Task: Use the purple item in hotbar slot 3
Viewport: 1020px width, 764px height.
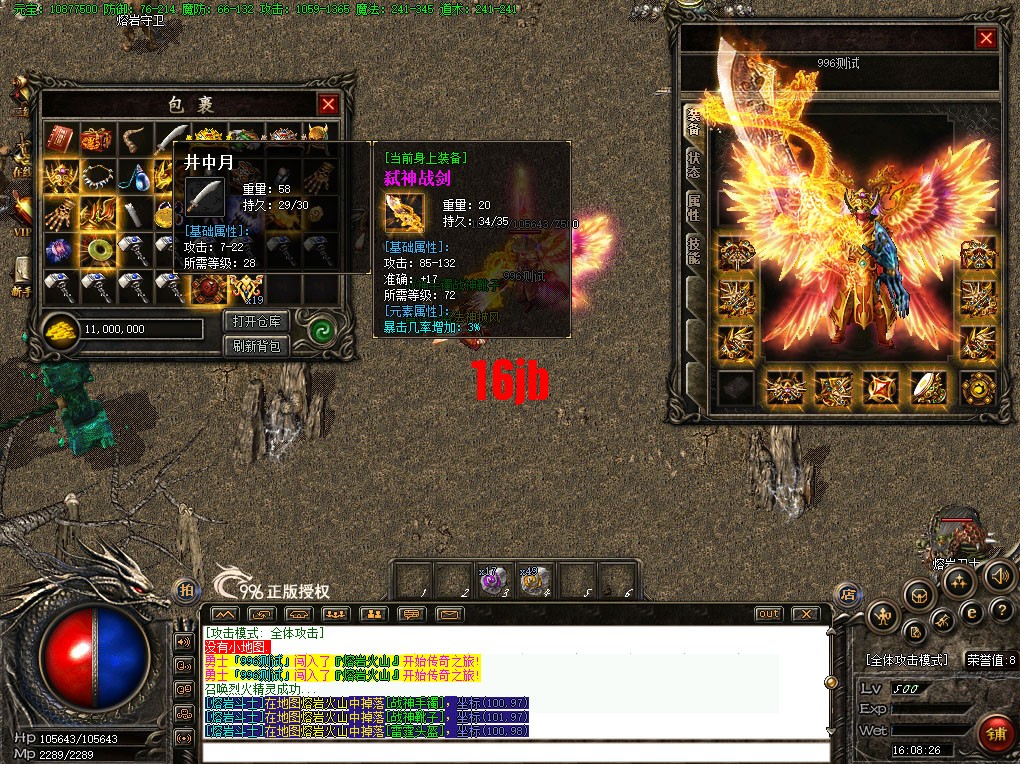Action: 490,581
